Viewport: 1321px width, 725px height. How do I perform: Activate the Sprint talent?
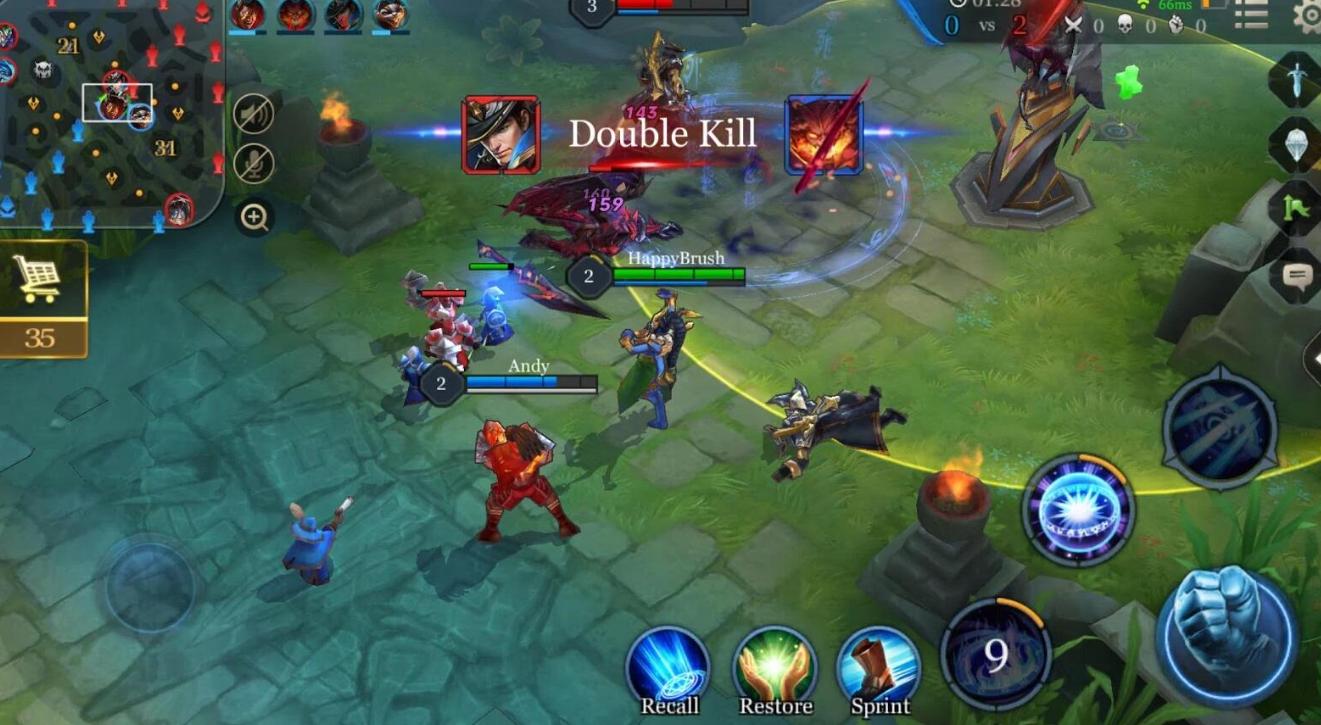click(879, 668)
